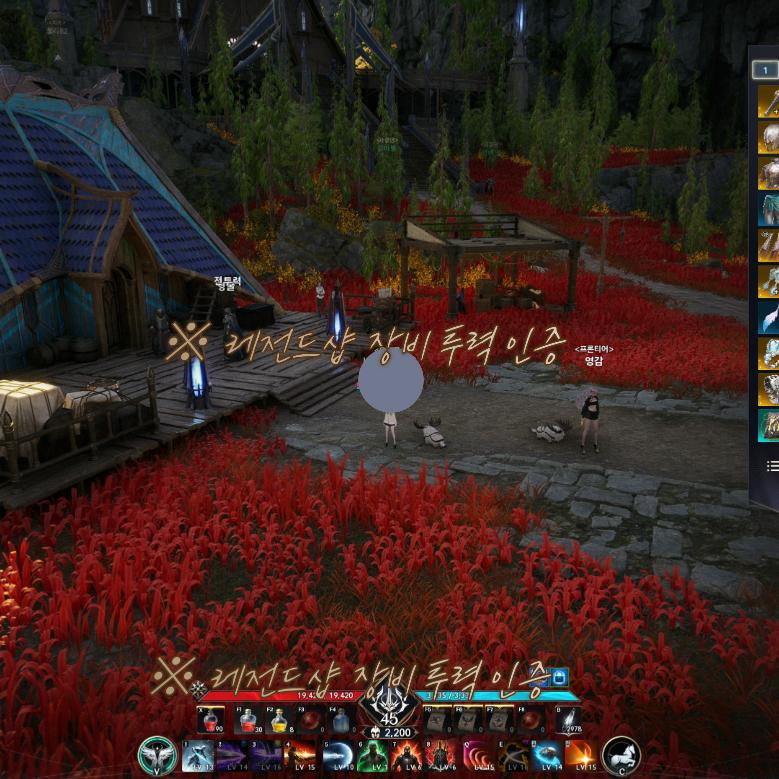The width and height of the screenshot is (779, 779).
Task: Select the helmet equipment slot
Action: [x=769, y=137]
